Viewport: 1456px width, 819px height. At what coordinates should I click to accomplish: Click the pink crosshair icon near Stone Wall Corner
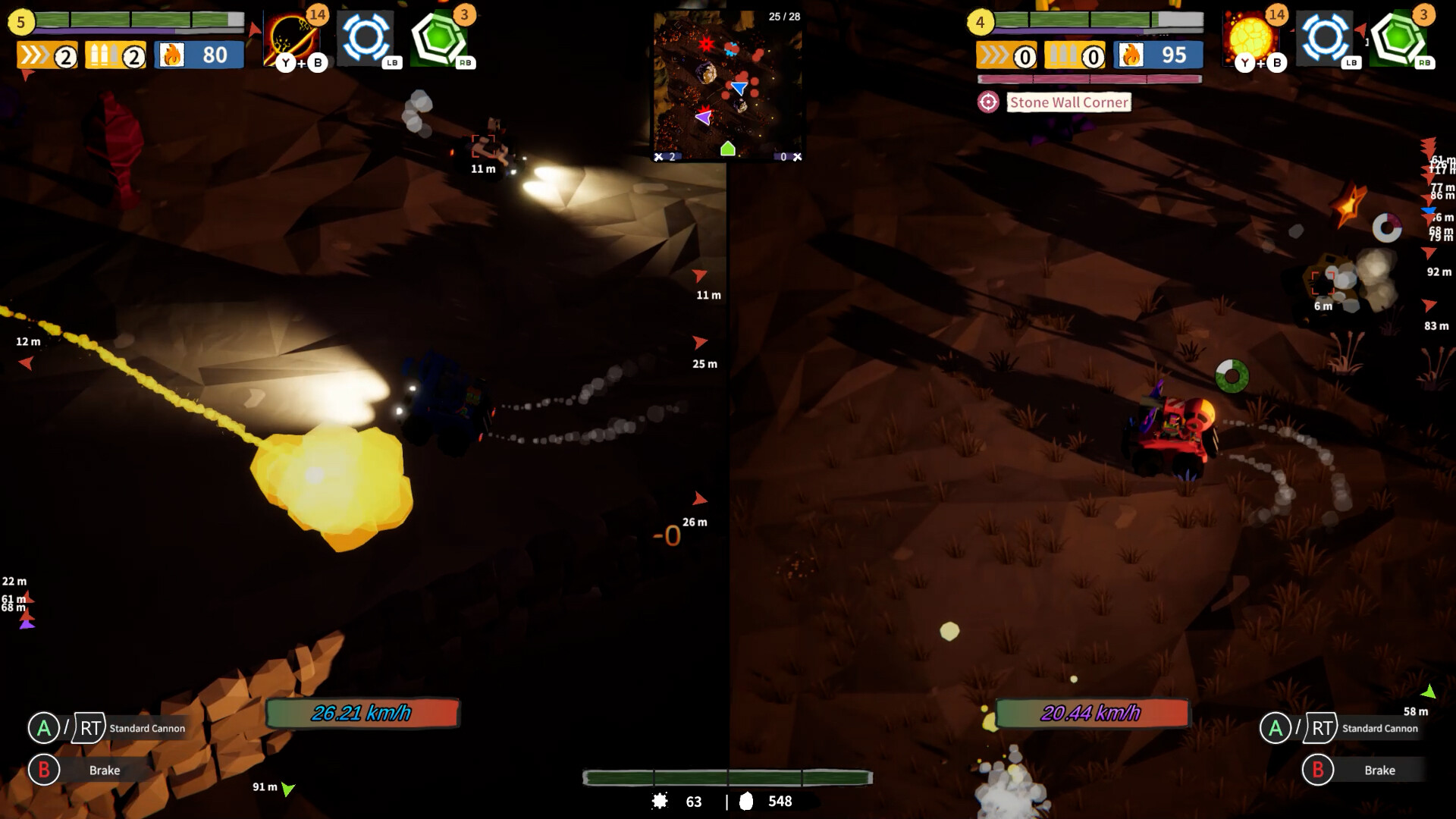(x=989, y=102)
